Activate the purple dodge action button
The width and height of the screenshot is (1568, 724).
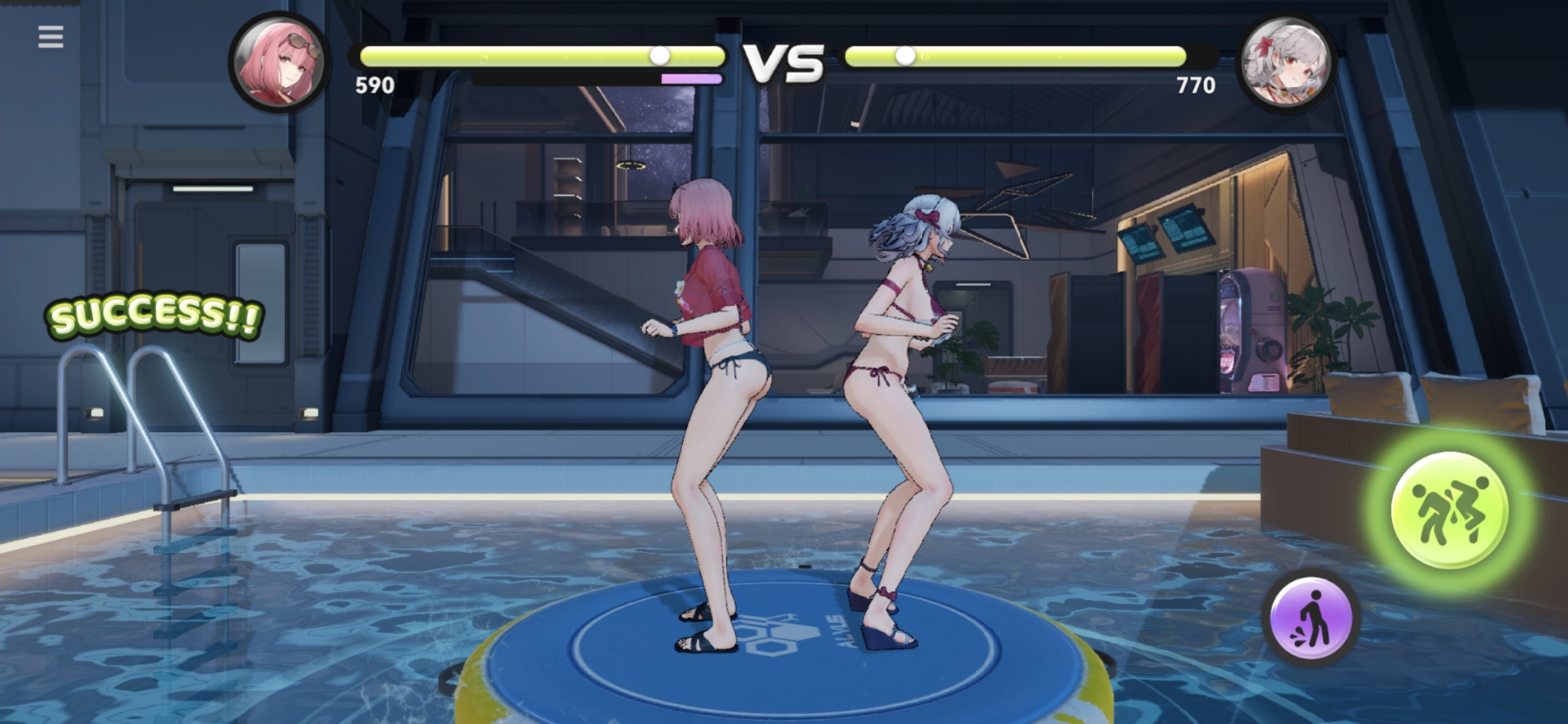[1311, 618]
